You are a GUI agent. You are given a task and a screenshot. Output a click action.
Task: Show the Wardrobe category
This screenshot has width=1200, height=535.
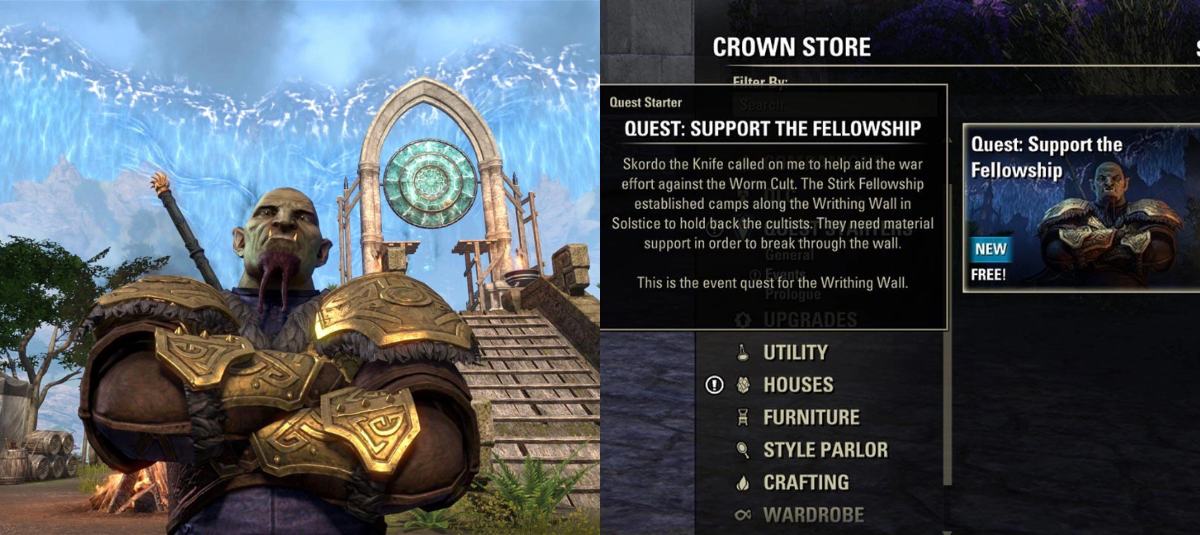click(813, 515)
